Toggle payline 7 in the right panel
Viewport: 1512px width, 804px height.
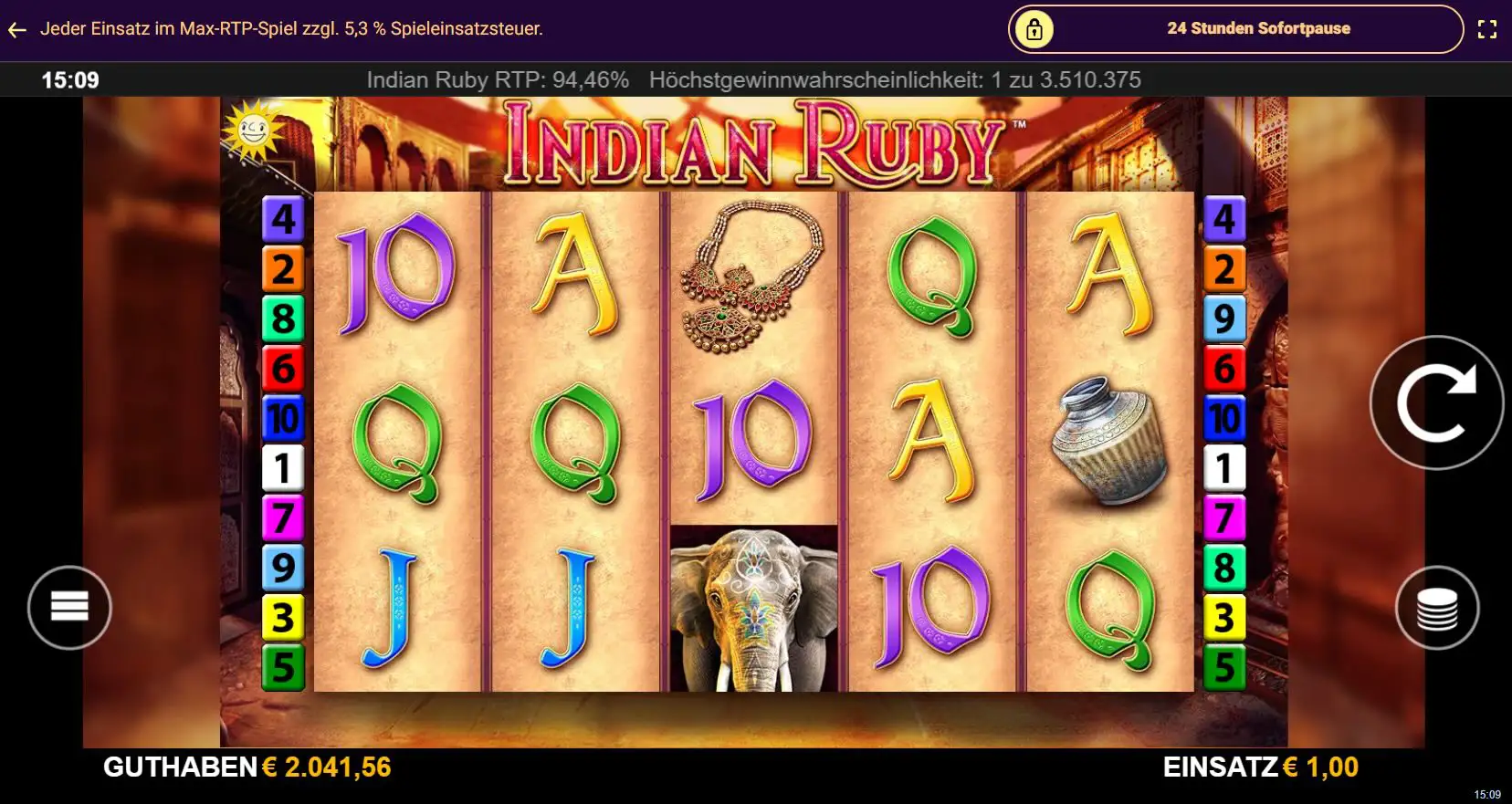[1224, 517]
